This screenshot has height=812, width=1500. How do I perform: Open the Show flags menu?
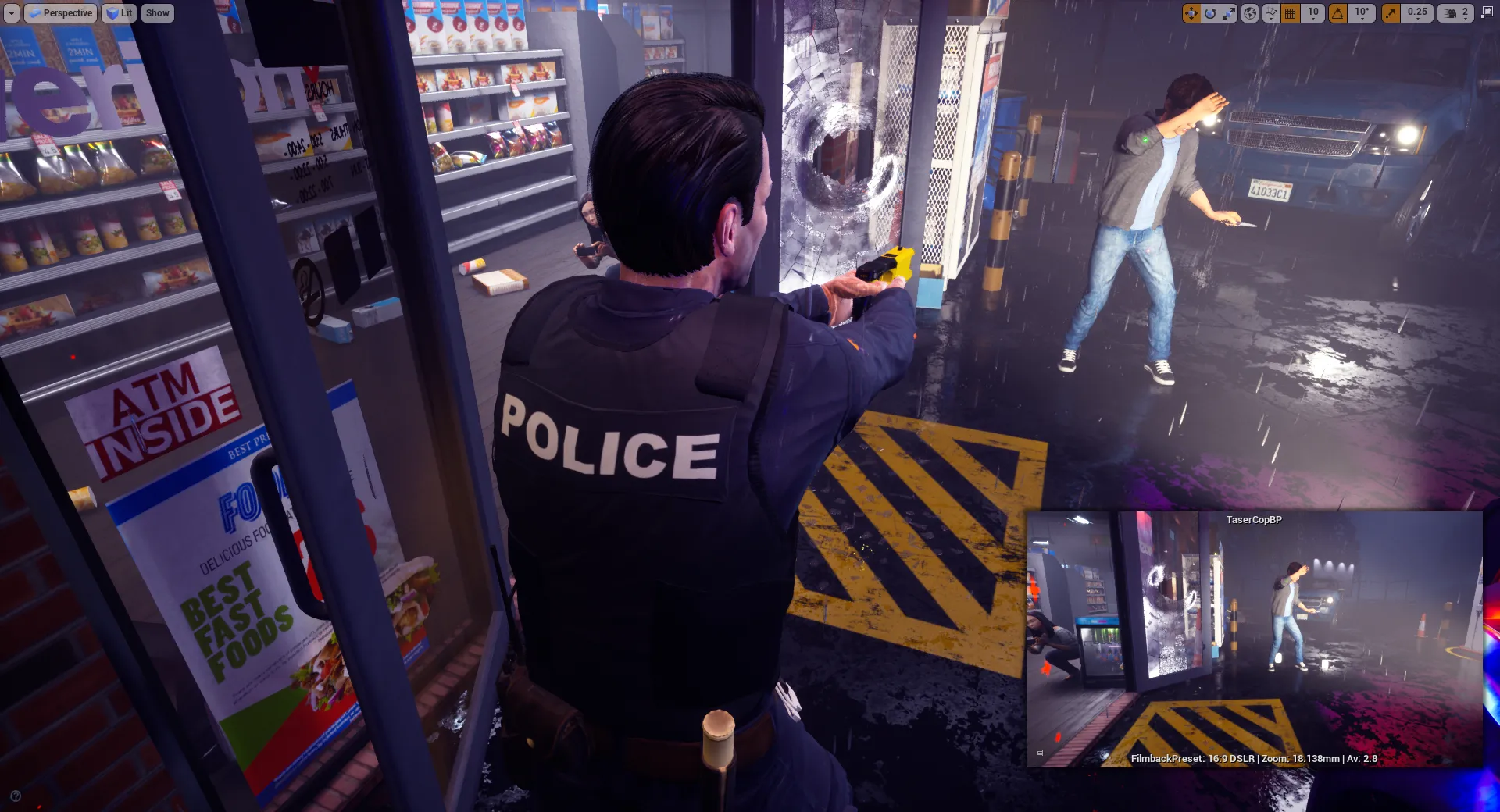(157, 13)
